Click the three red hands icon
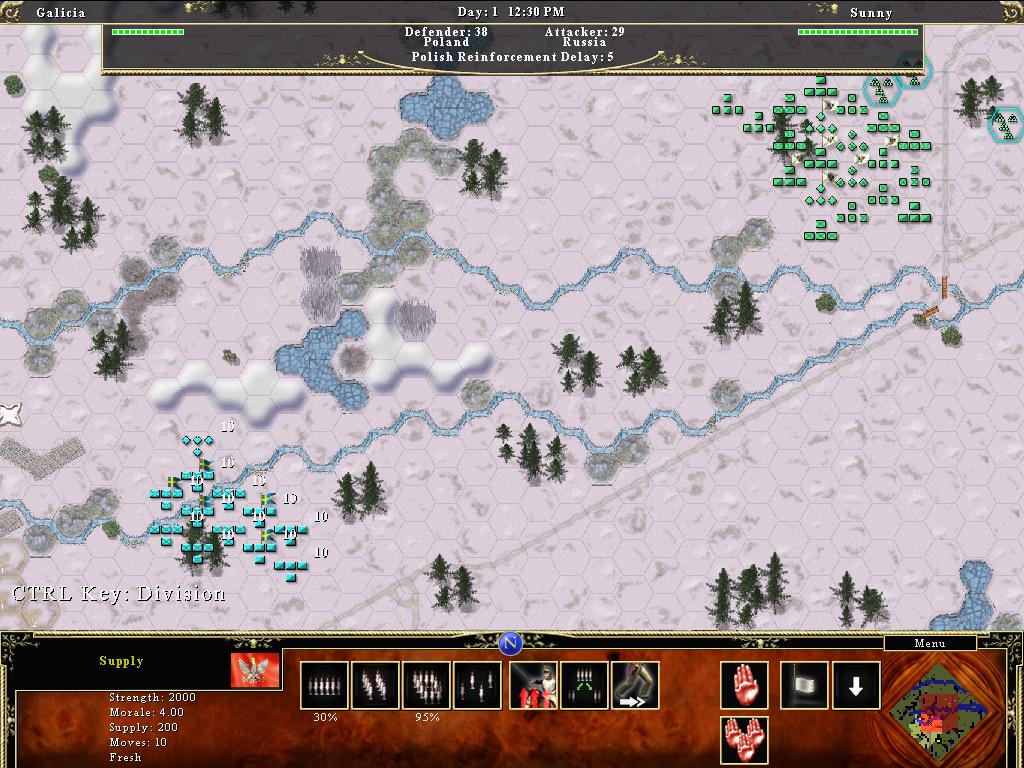The image size is (1024, 768). coord(745,740)
